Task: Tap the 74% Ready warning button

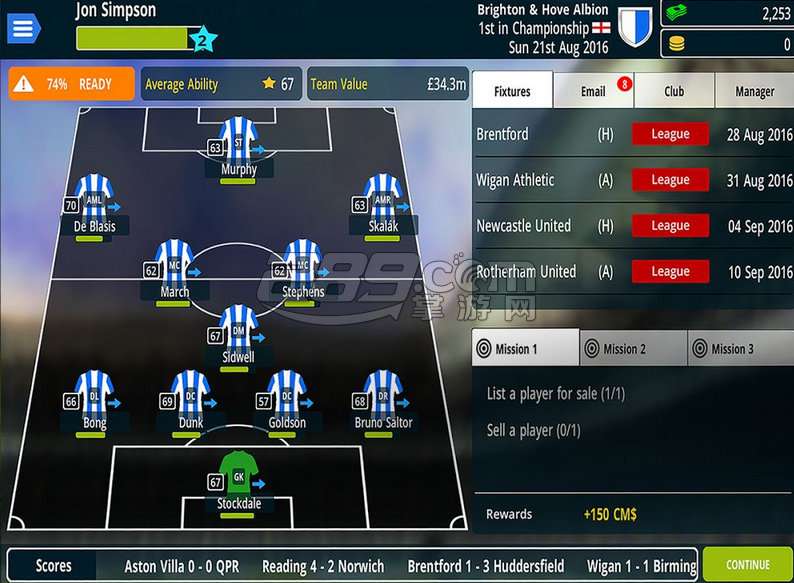Action: coord(71,84)
